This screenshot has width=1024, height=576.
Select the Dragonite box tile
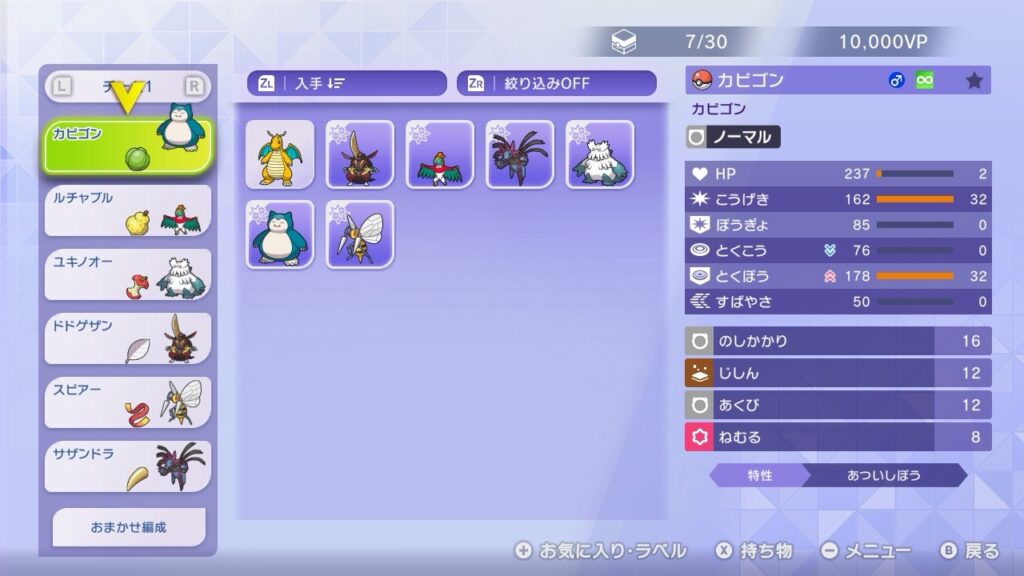click(x=280, y=154)
